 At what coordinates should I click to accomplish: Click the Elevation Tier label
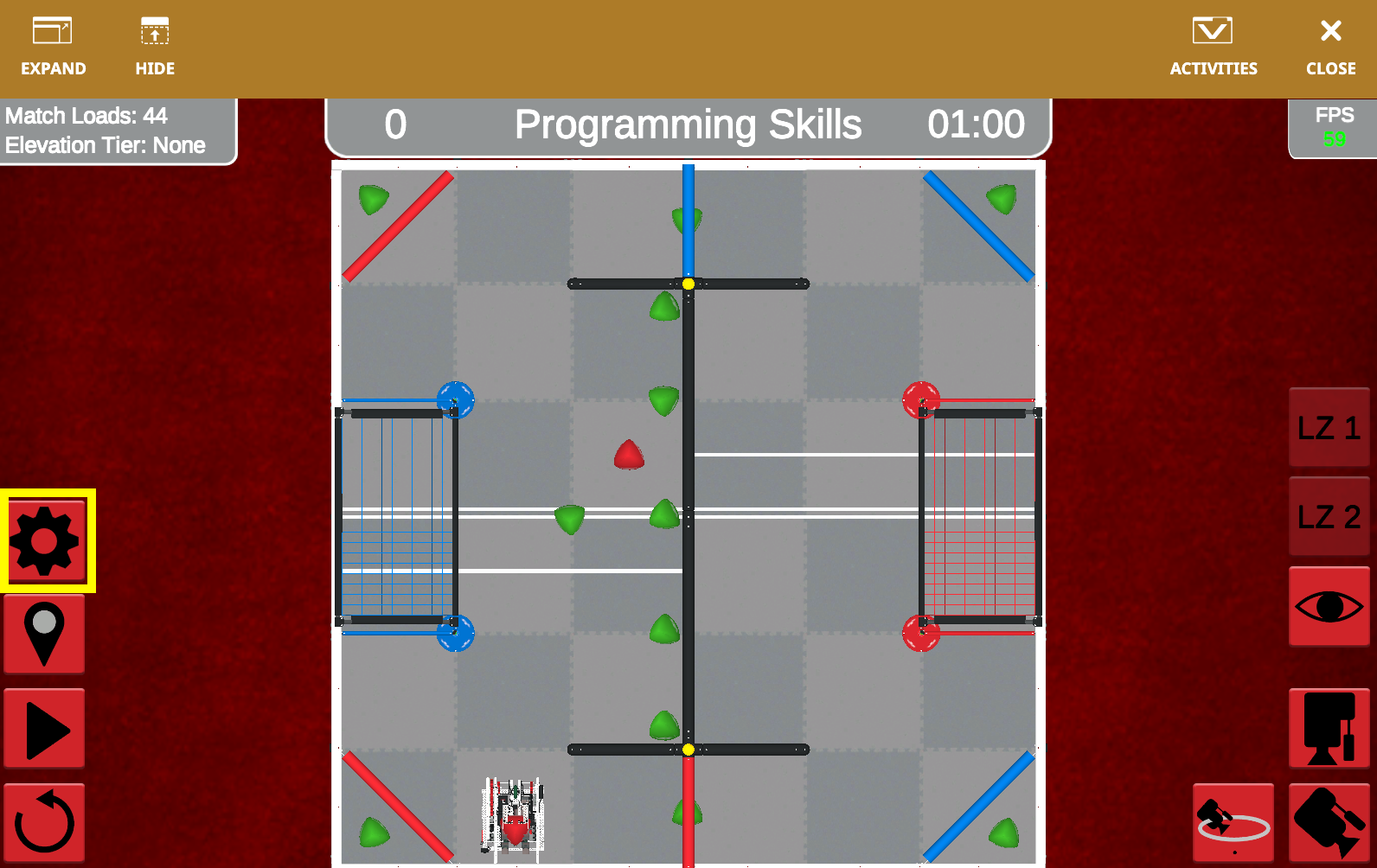tap(104, 145)
